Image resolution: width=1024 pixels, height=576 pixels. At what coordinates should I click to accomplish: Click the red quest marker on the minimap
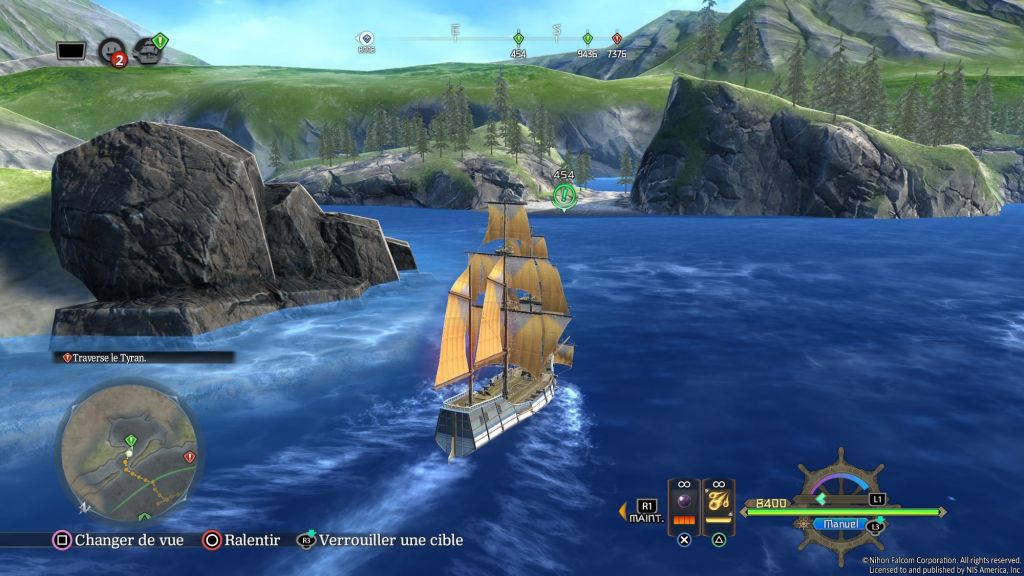189,456
